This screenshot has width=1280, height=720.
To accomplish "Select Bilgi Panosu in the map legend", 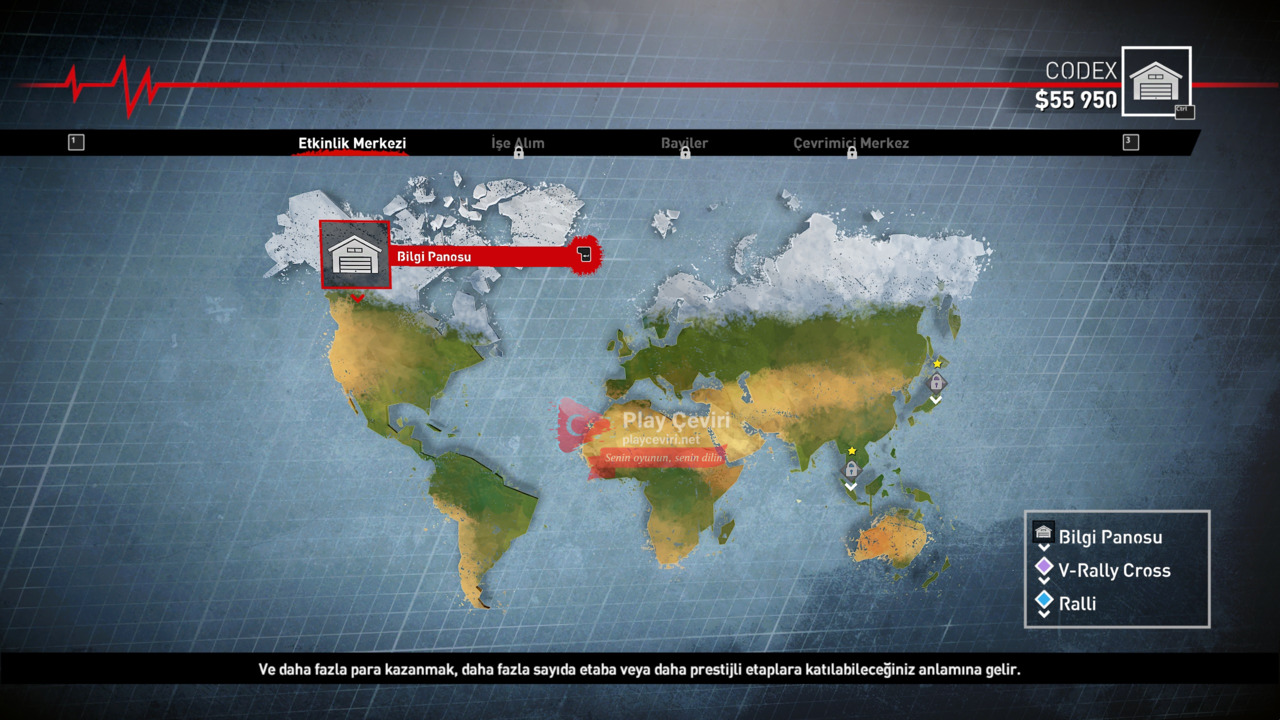I will tap(1110, 537).
